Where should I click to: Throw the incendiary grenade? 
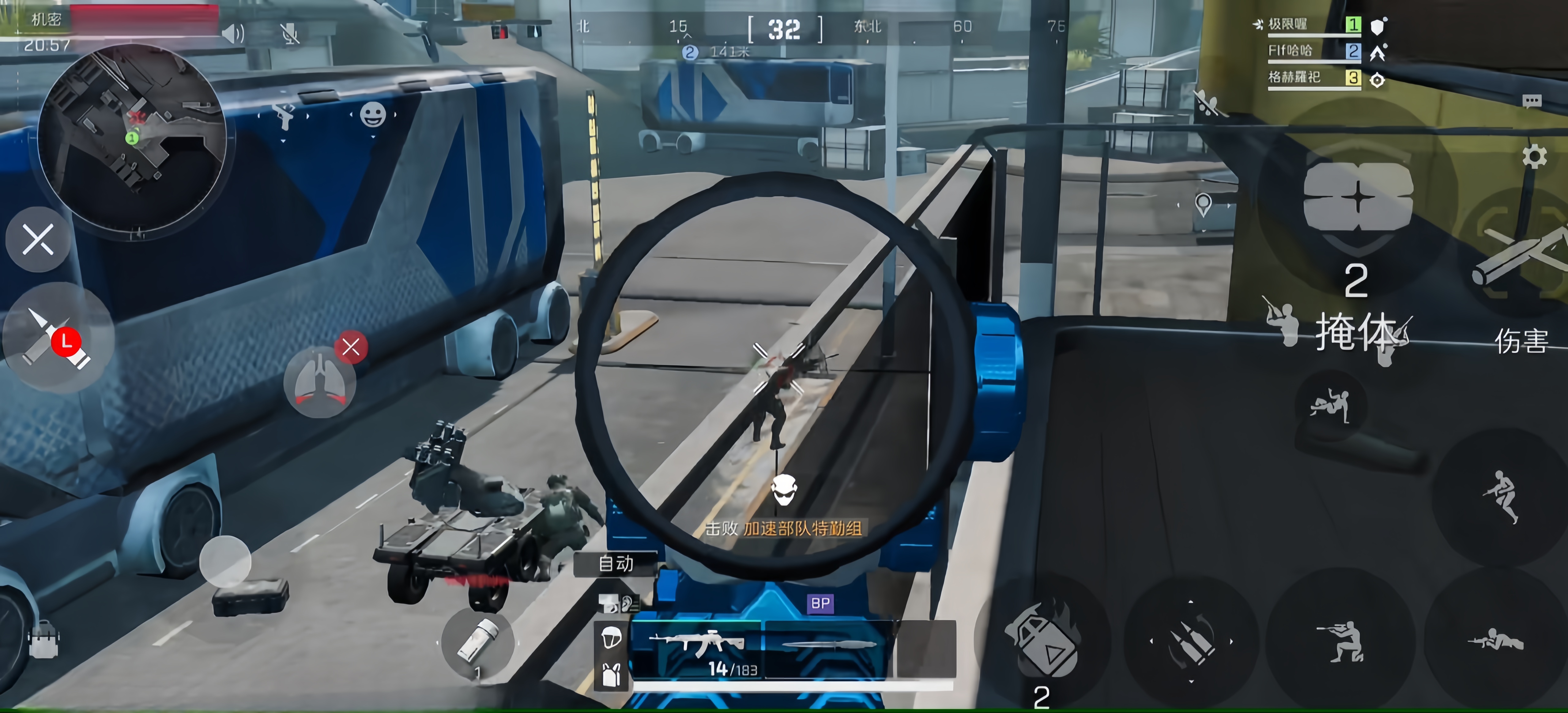pyautogui.click(x=1042, y=639)
